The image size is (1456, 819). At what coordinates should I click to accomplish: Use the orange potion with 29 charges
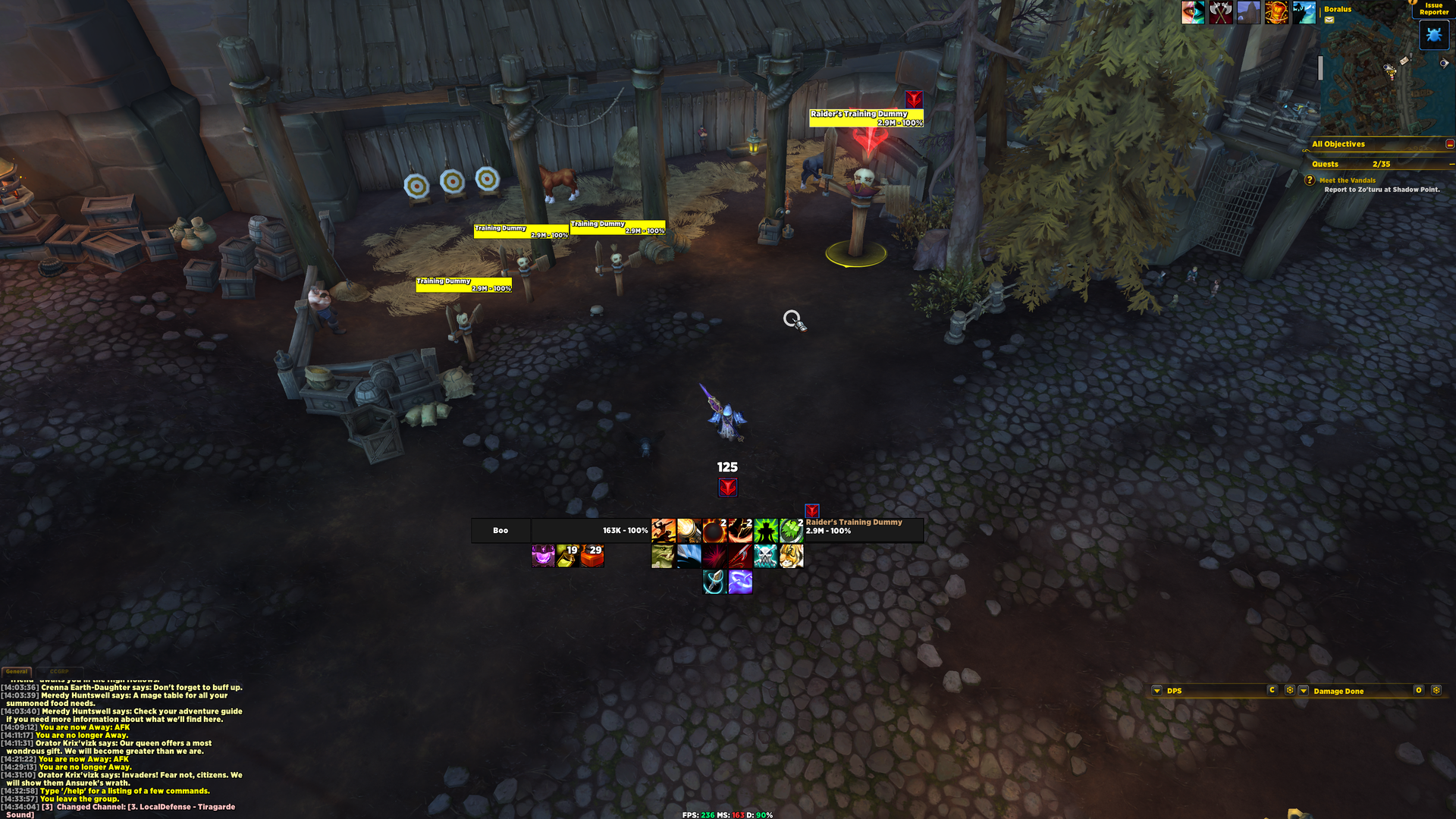point(592,557)
